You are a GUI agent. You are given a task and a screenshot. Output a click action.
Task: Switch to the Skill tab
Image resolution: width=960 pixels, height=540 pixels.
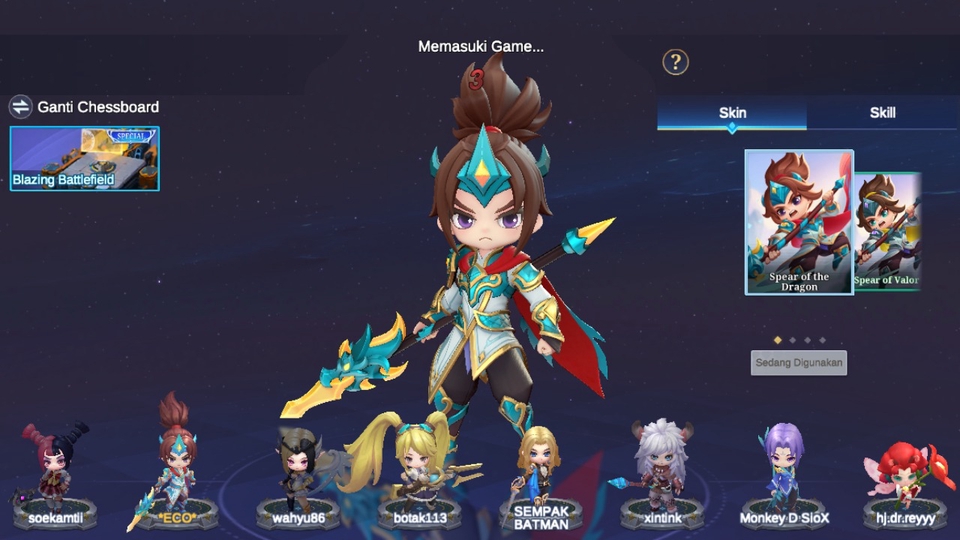click(882, 113)
